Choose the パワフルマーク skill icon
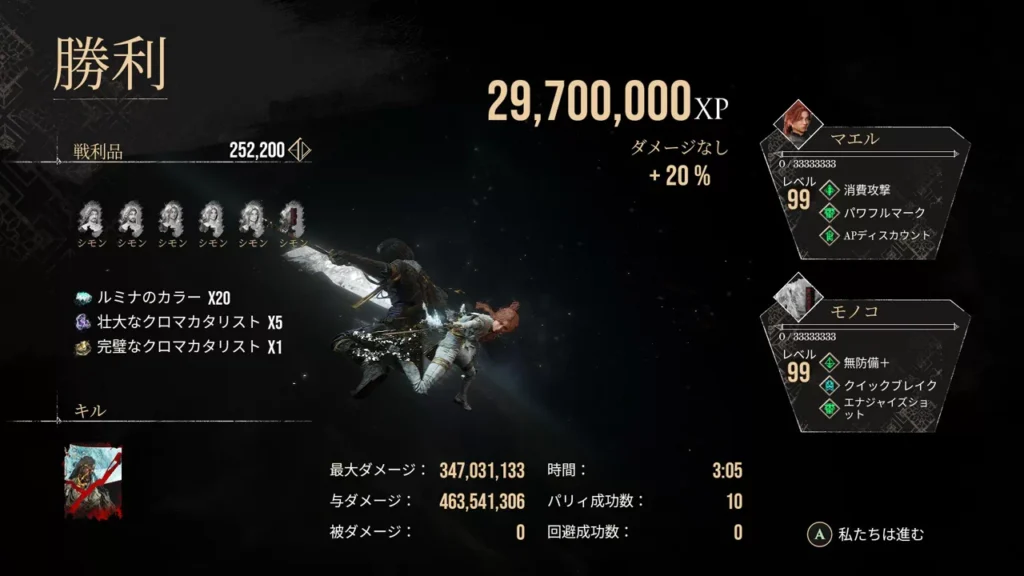This screenshot has width=1024, height=576. (828, 213)
